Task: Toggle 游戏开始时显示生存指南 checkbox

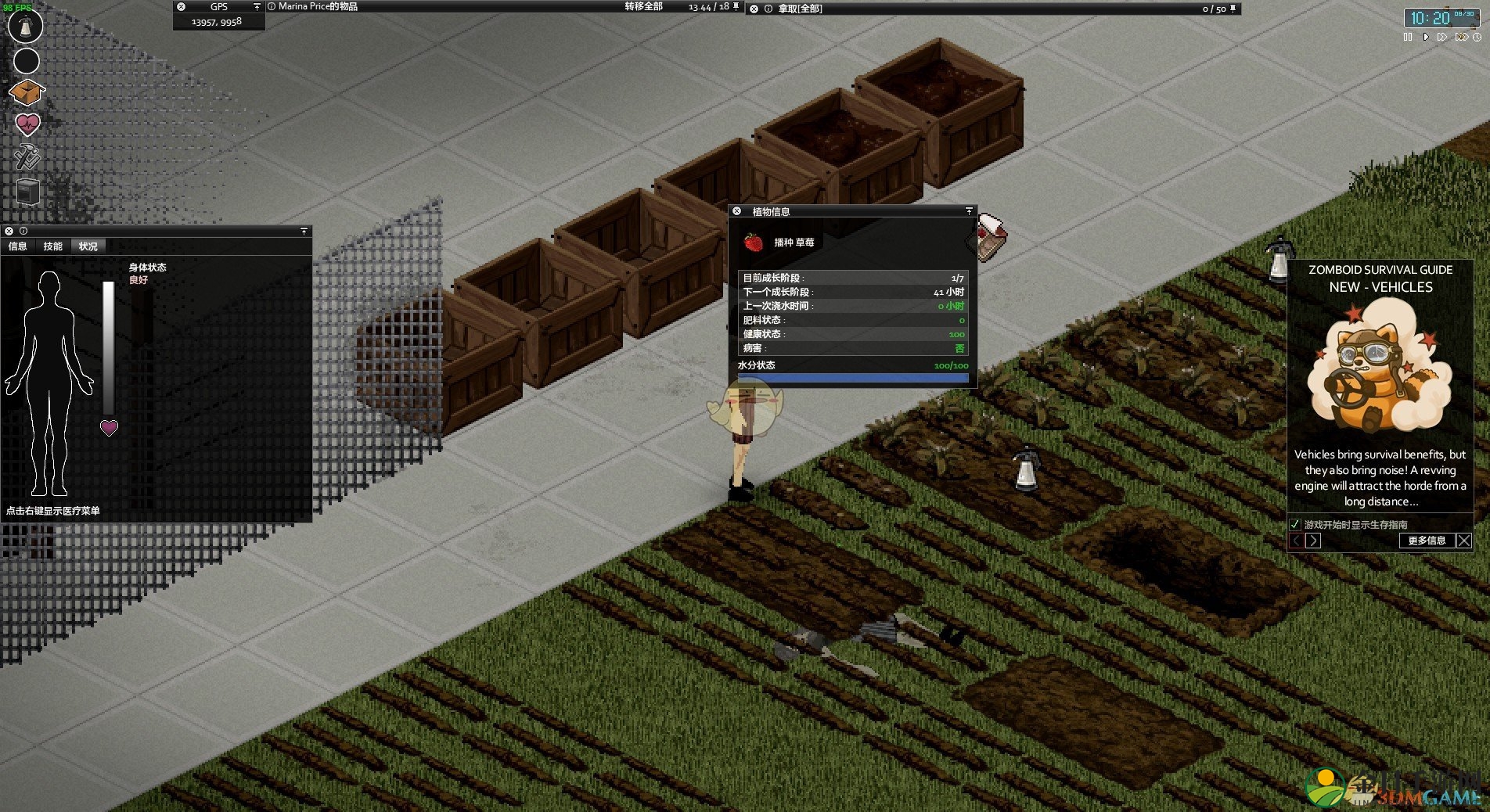Action: pos(1295,525)
